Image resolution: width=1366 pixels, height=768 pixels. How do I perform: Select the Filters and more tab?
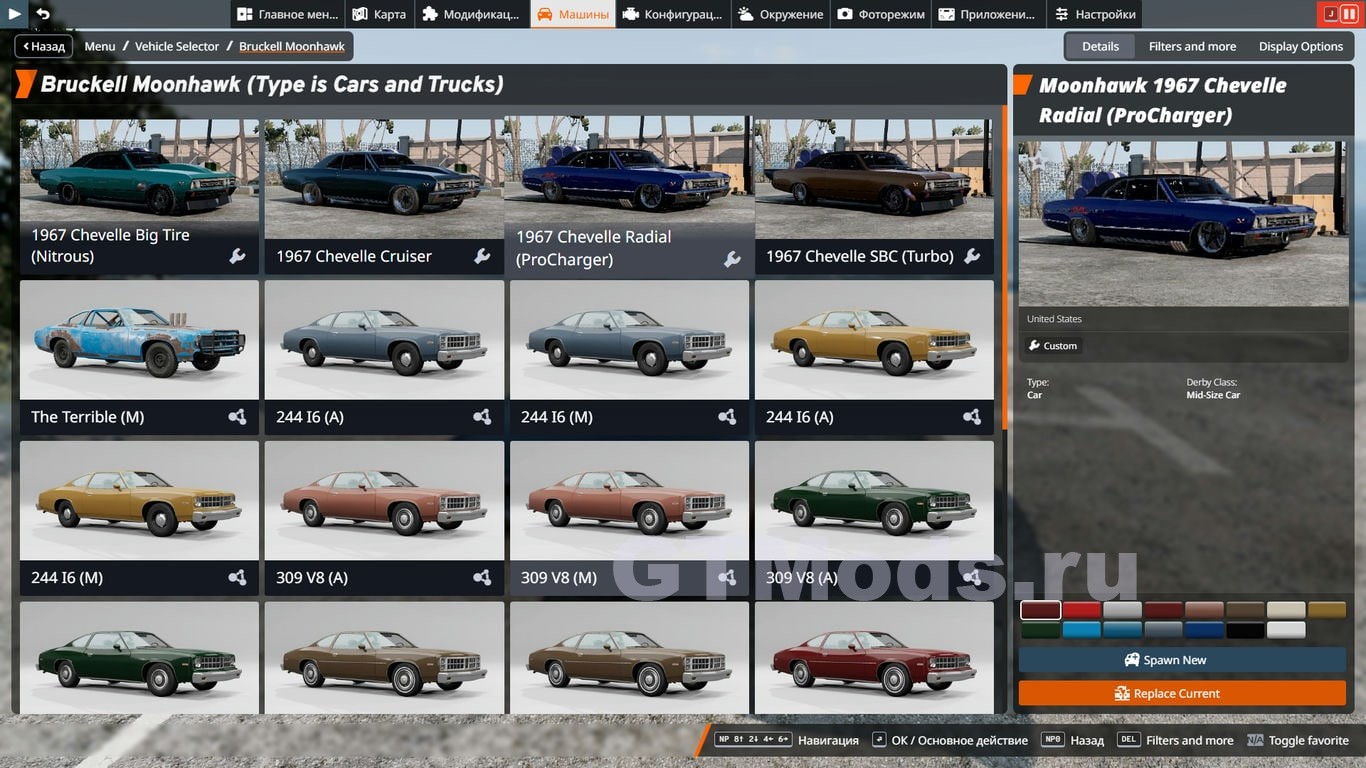1192,46
